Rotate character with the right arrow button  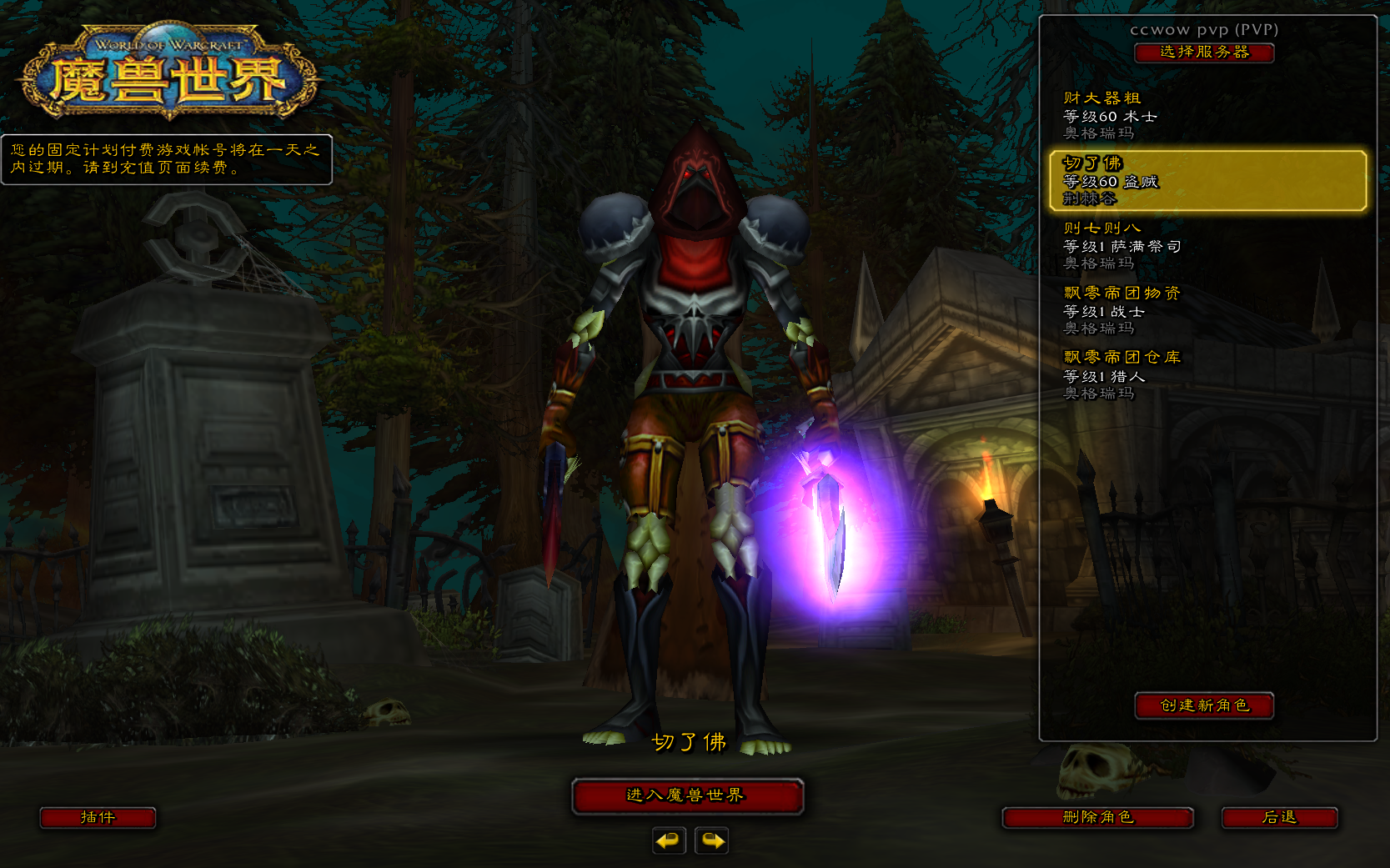(711, 840)
